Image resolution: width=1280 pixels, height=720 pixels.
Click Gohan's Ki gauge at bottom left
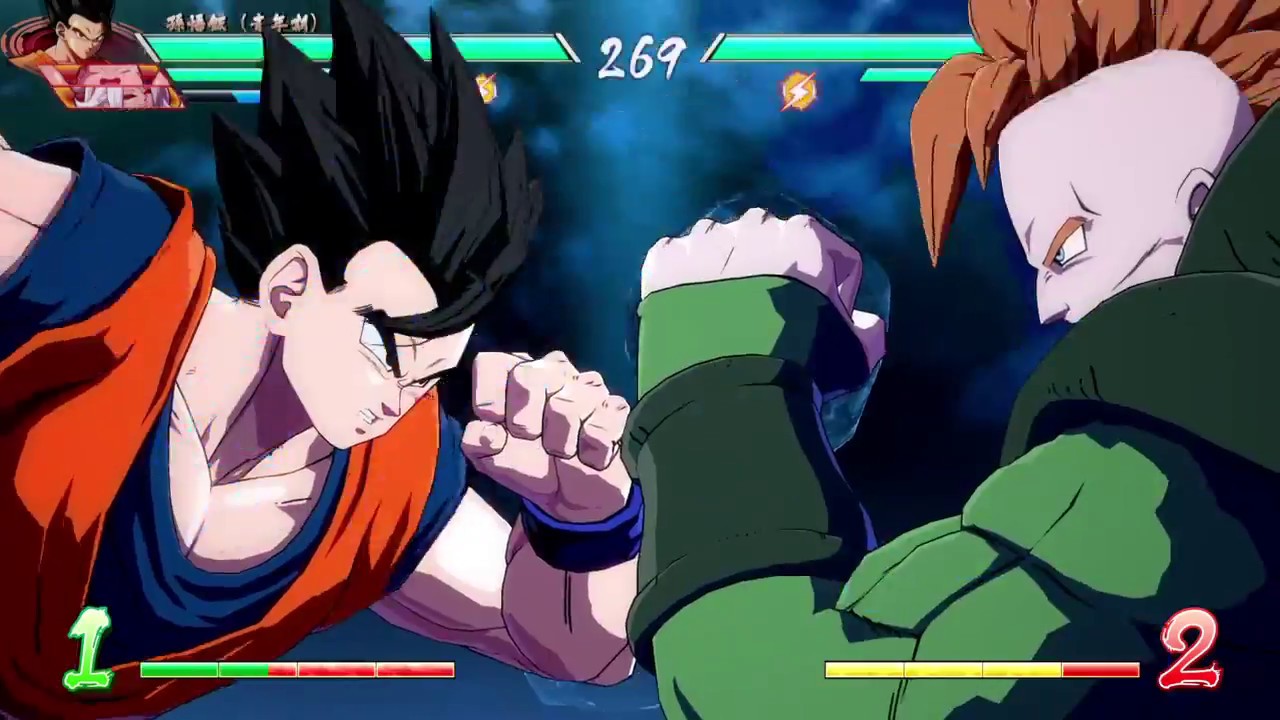295,670
